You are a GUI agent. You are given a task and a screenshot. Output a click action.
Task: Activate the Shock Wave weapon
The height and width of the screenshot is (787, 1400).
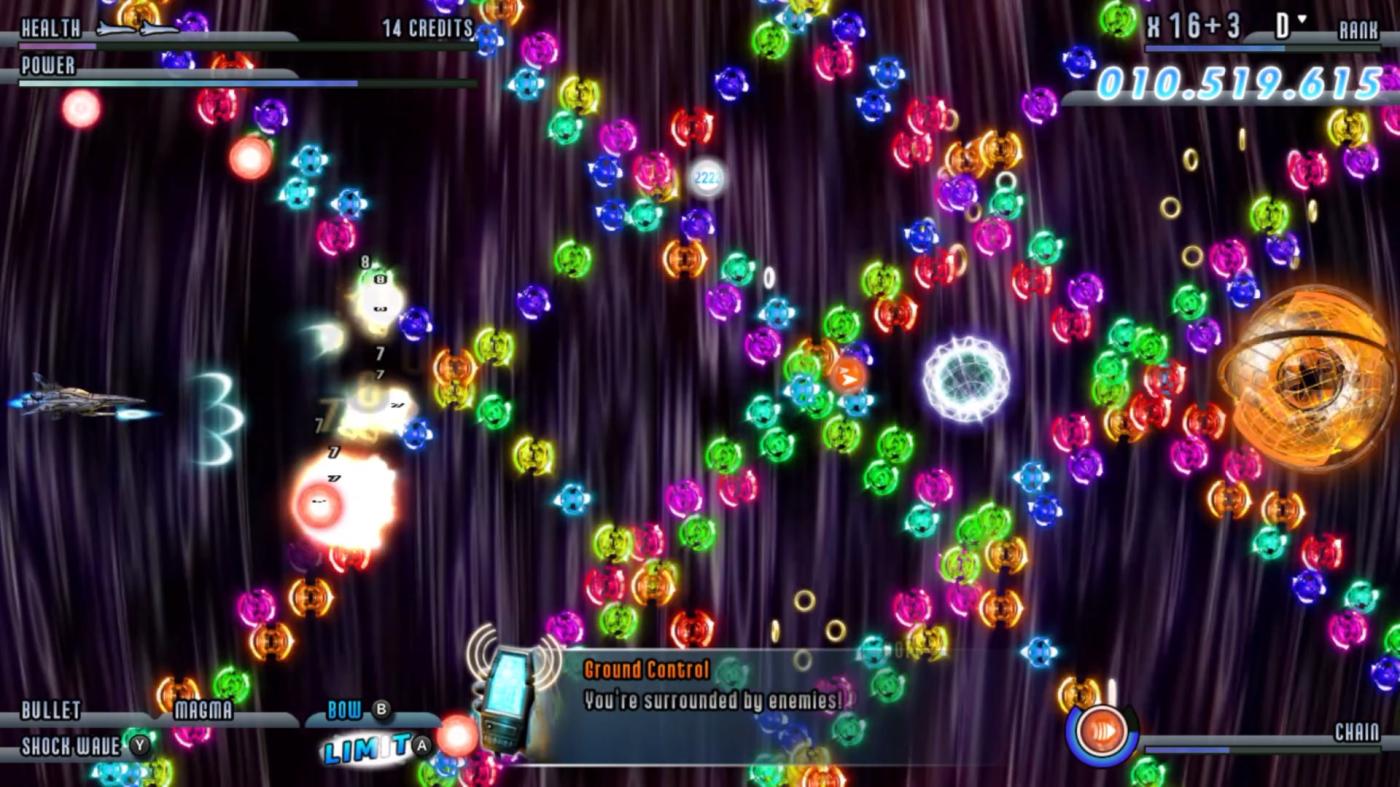72,746
